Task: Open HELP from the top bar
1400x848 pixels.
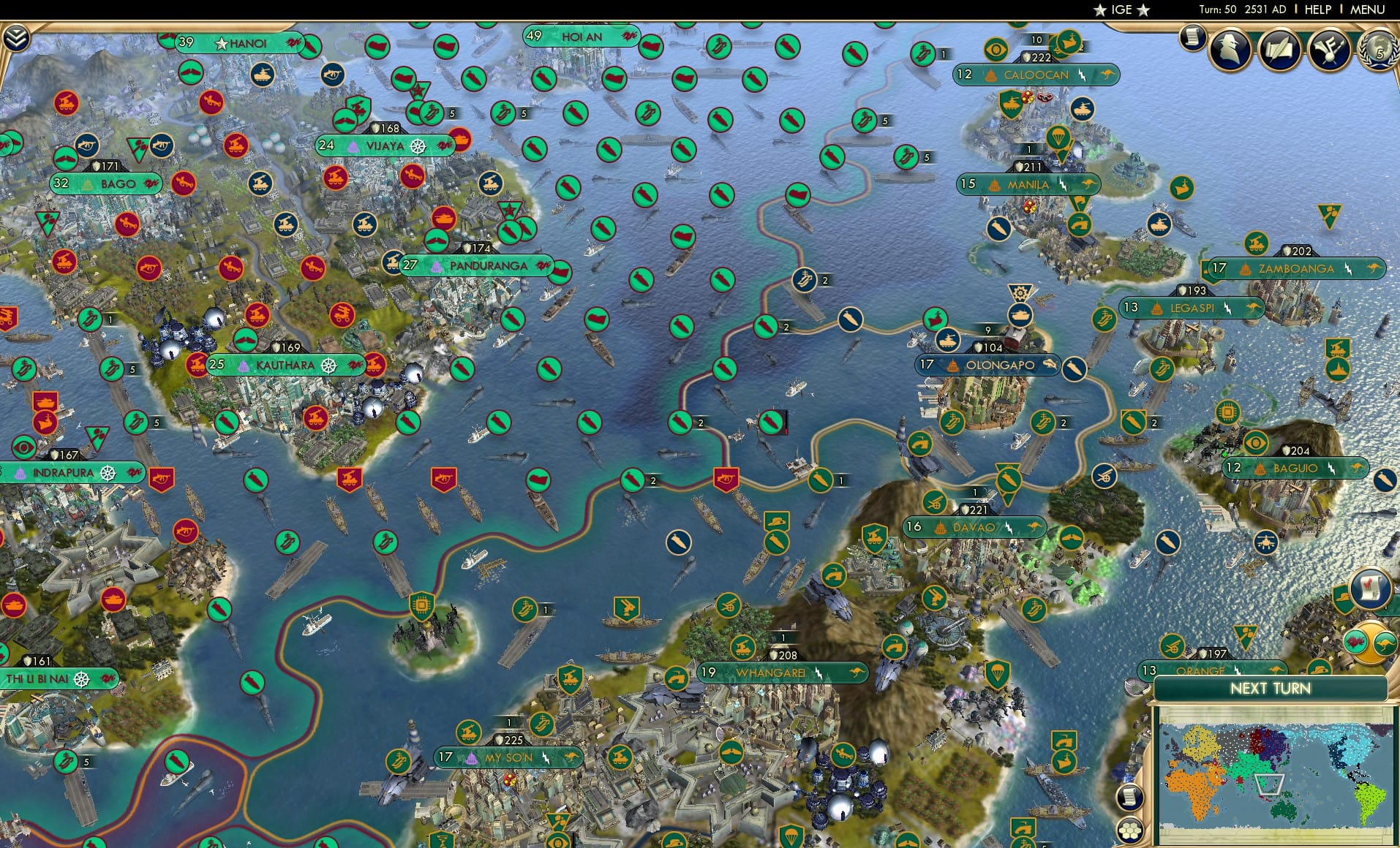Action: [1317, 10]
